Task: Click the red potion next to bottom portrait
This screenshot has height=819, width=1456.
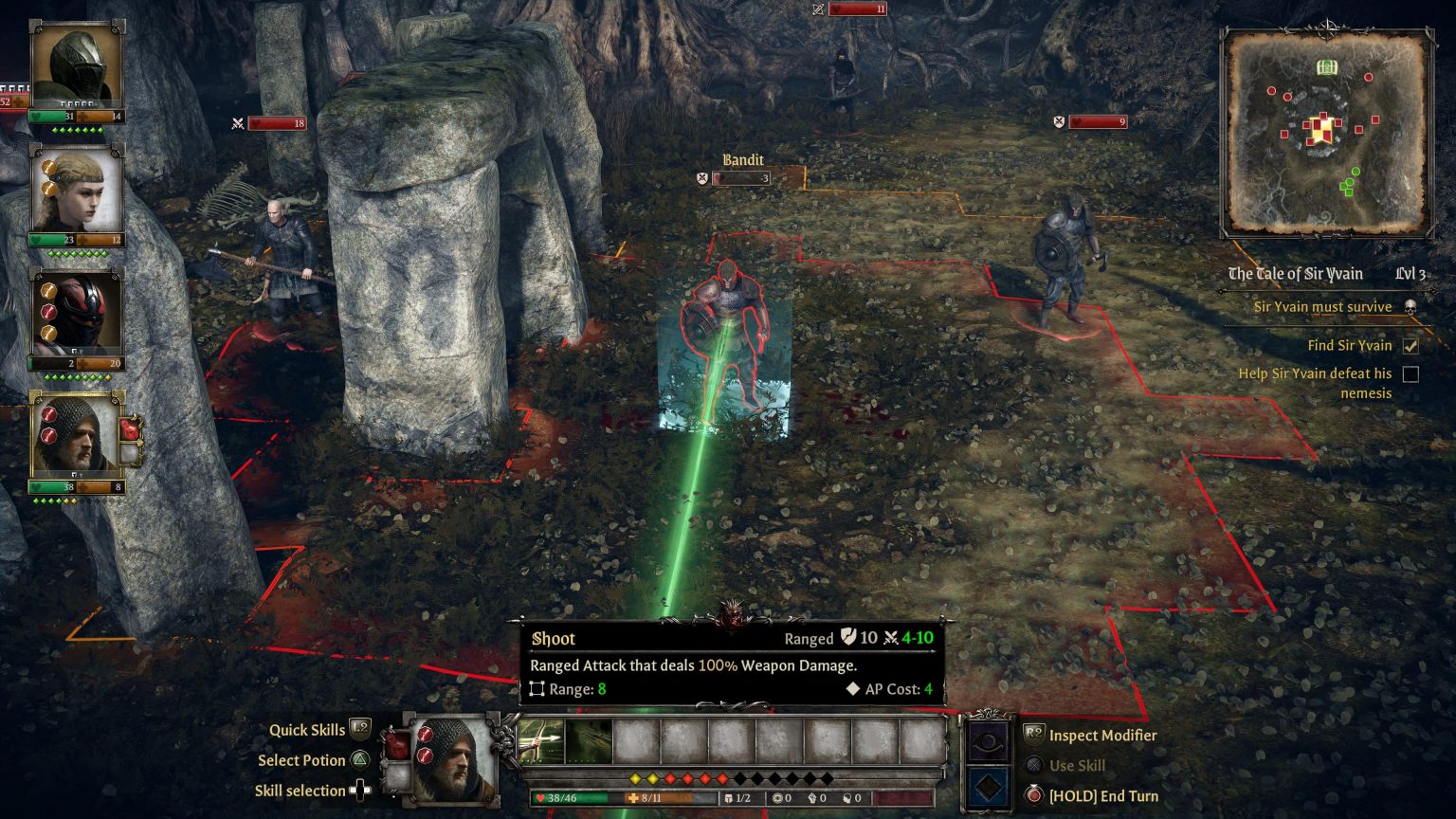Action: pyautogui.click(x=397, y=746)
